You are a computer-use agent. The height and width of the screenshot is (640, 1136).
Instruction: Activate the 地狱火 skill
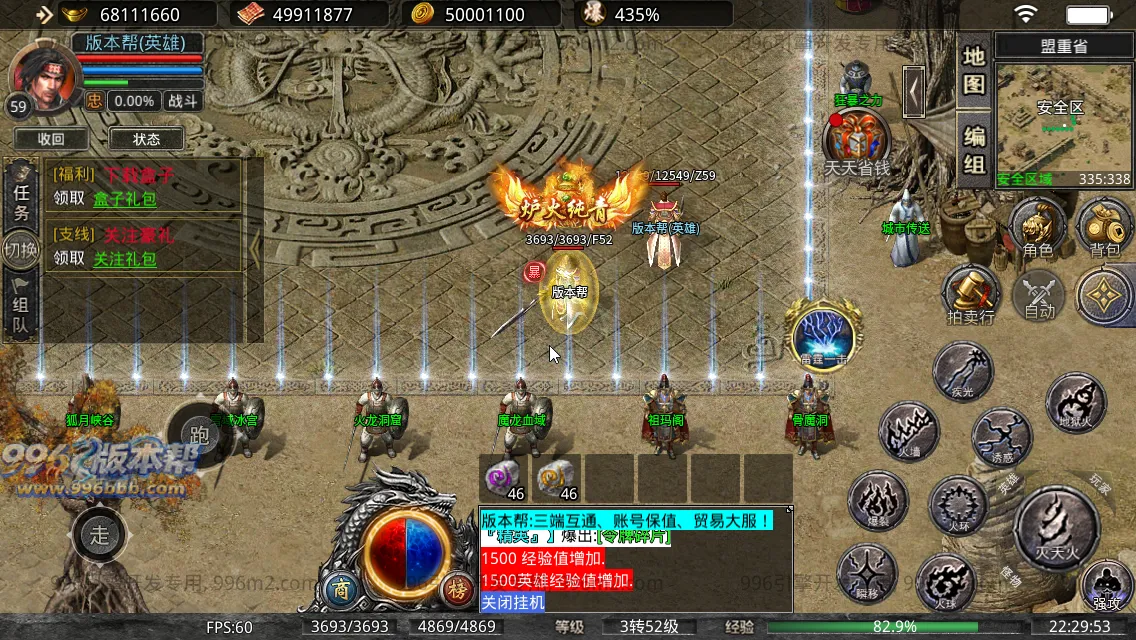pos(1076,403)
